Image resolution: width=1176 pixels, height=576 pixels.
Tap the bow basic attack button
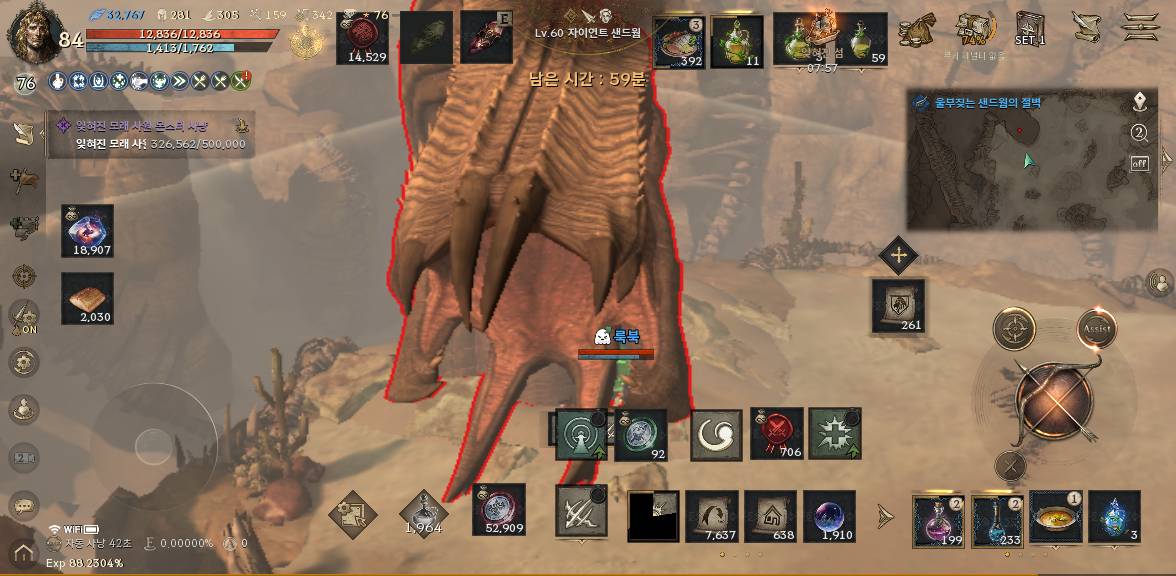coord(1053,401)
